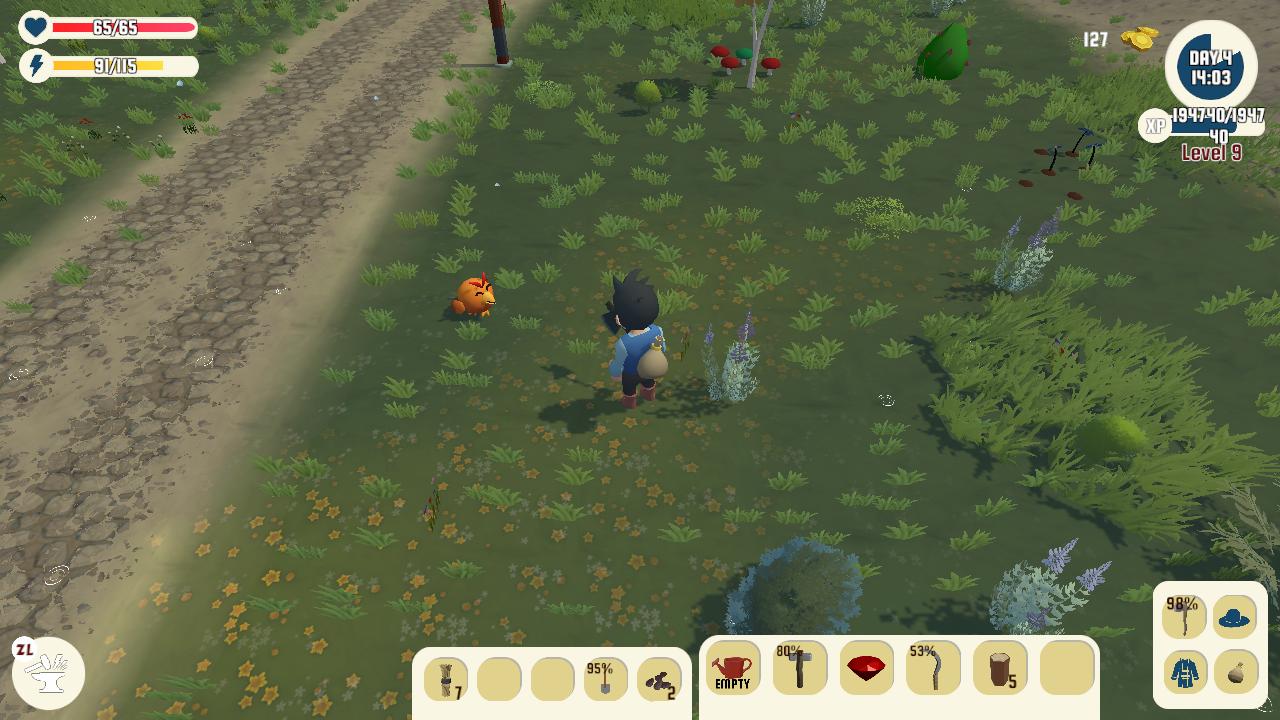Screen dimensions: 1280x720
Task: Open the ZL crafting anvil menu
Action: 47,673
